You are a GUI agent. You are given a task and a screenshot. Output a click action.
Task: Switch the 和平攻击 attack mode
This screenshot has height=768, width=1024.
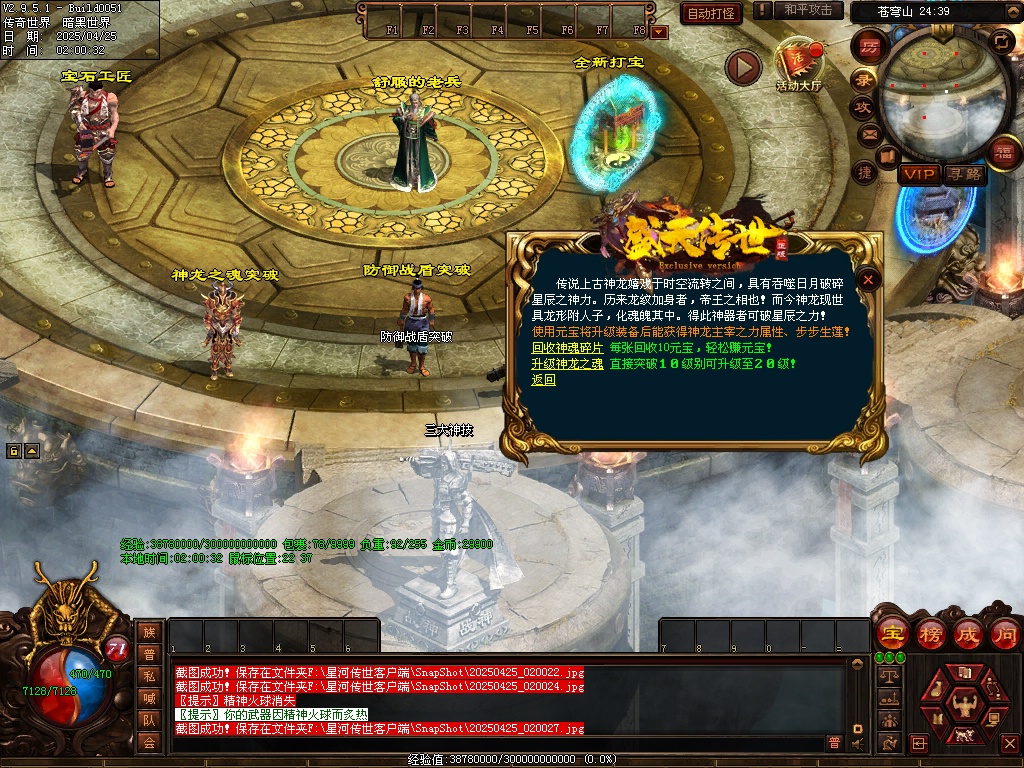click(x=808, y=10)
